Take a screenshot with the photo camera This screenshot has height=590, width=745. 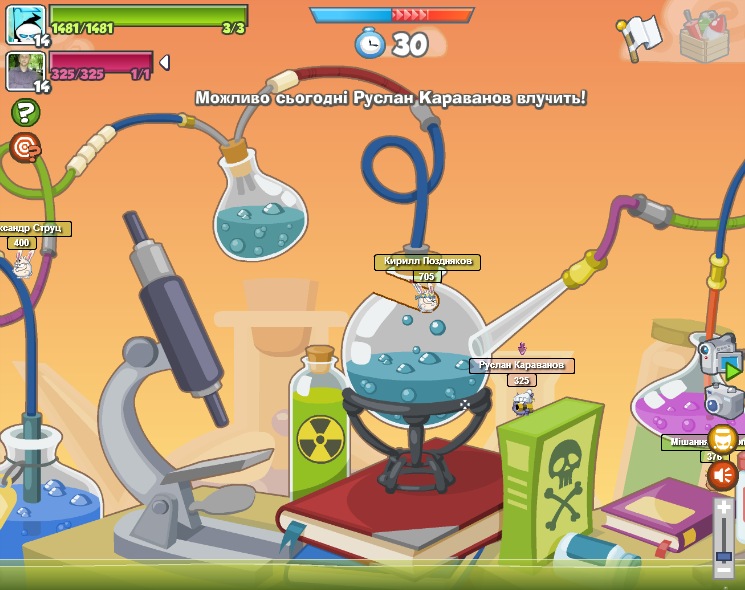click(x=724, y=402)
